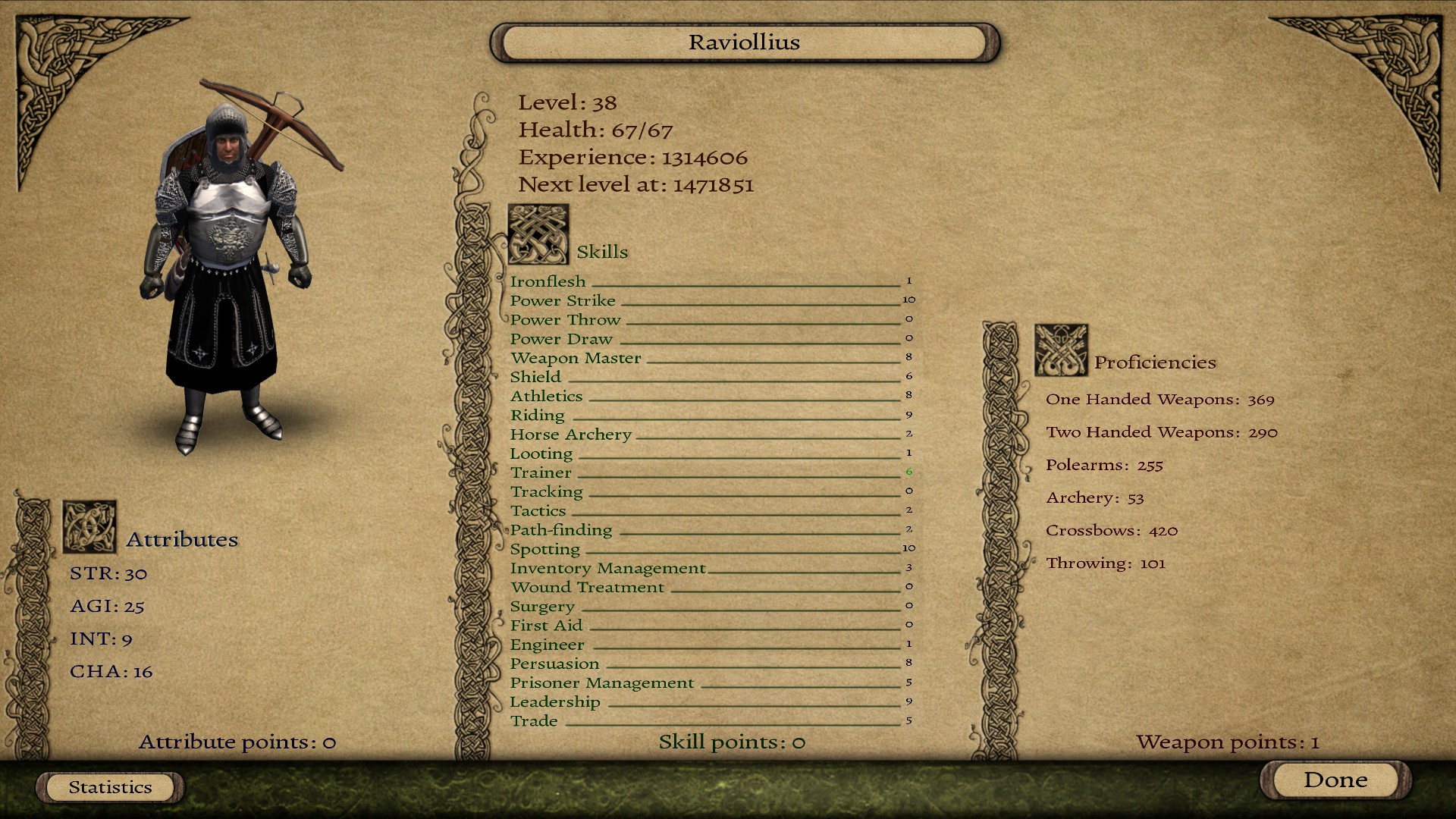Select the Leadership skill for upgrade

556,701
